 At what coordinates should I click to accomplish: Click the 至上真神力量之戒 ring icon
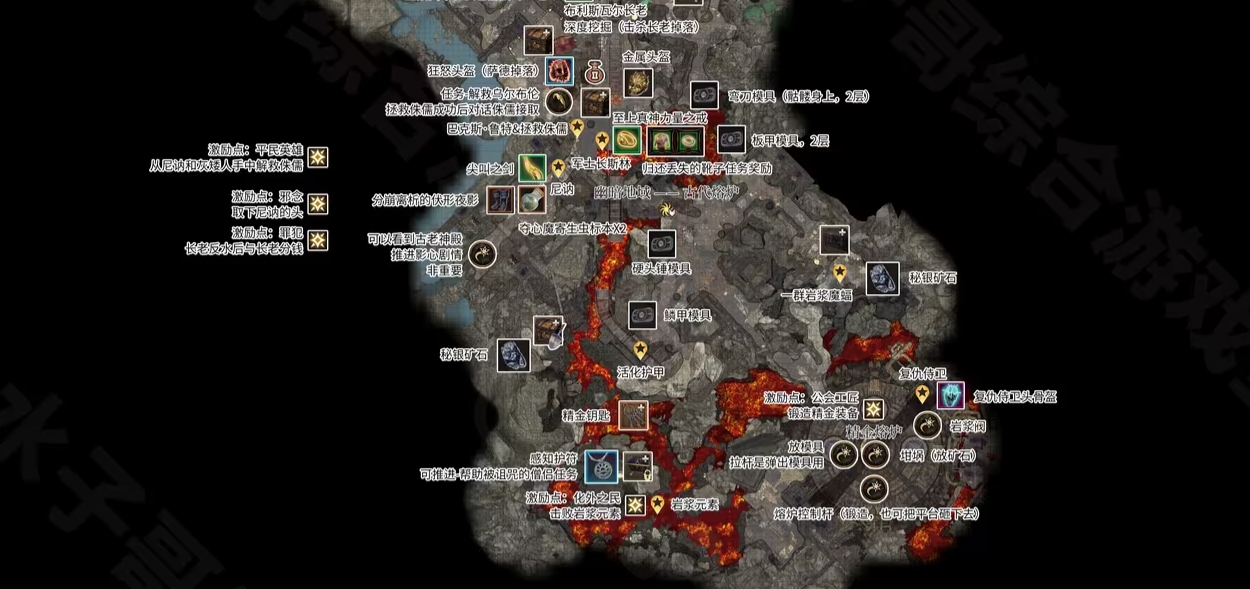627,140
